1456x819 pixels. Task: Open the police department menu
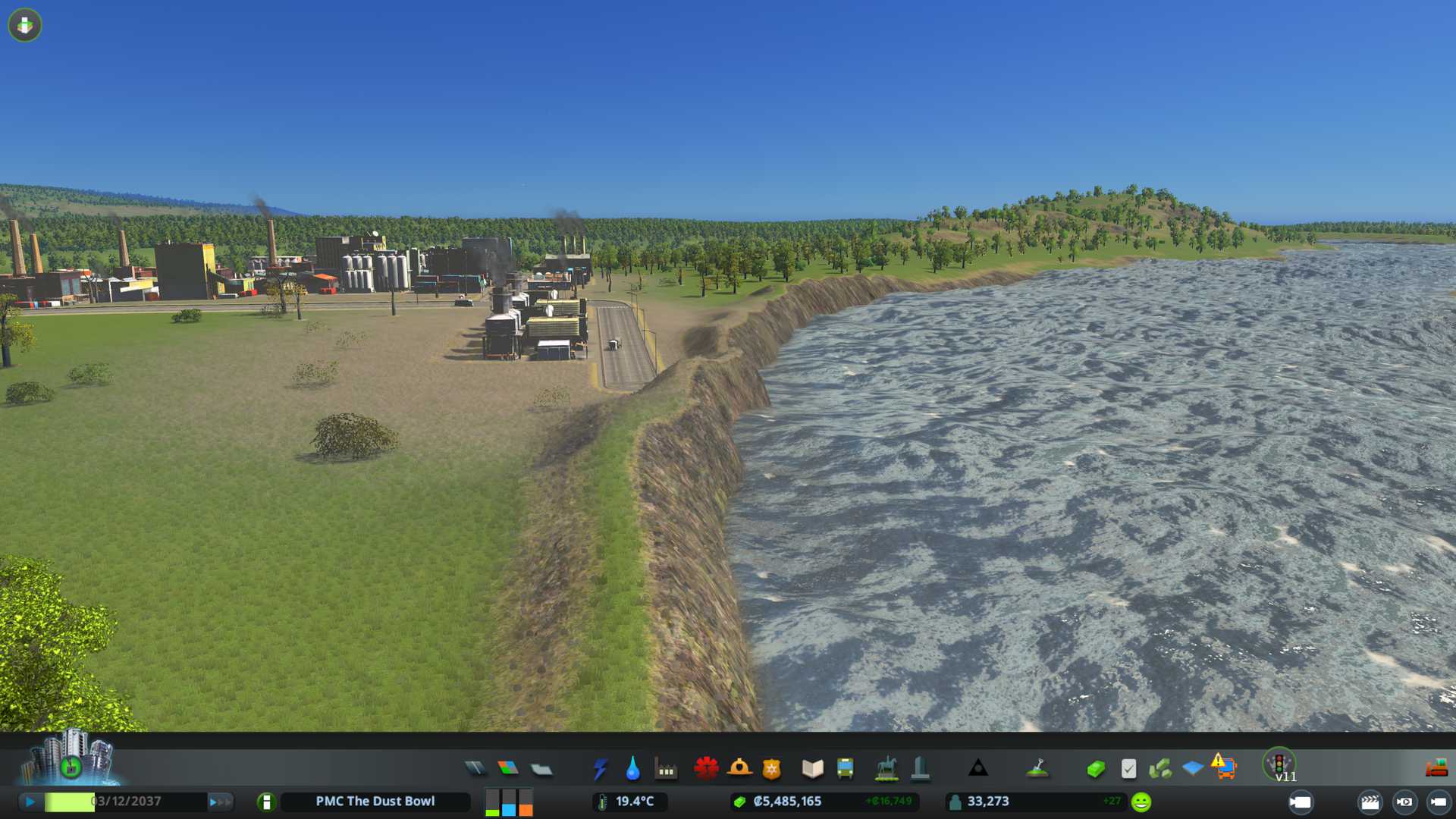[x=771, y=769]
